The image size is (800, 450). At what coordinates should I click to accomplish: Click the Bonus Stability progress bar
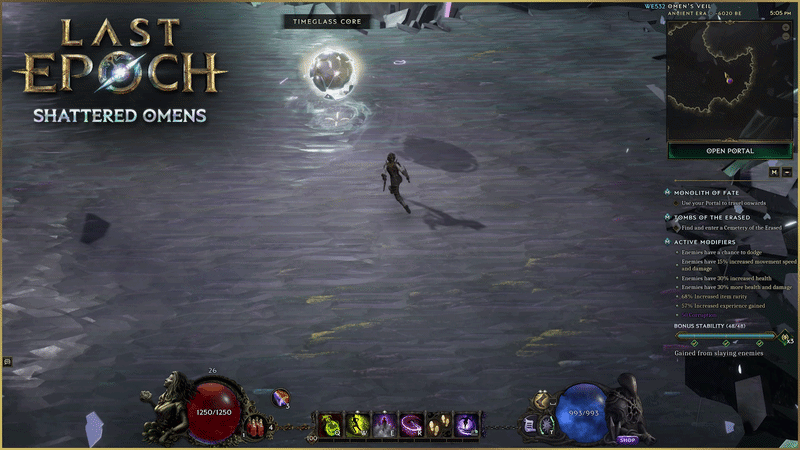pyautogui.click(x=726, y=337)
